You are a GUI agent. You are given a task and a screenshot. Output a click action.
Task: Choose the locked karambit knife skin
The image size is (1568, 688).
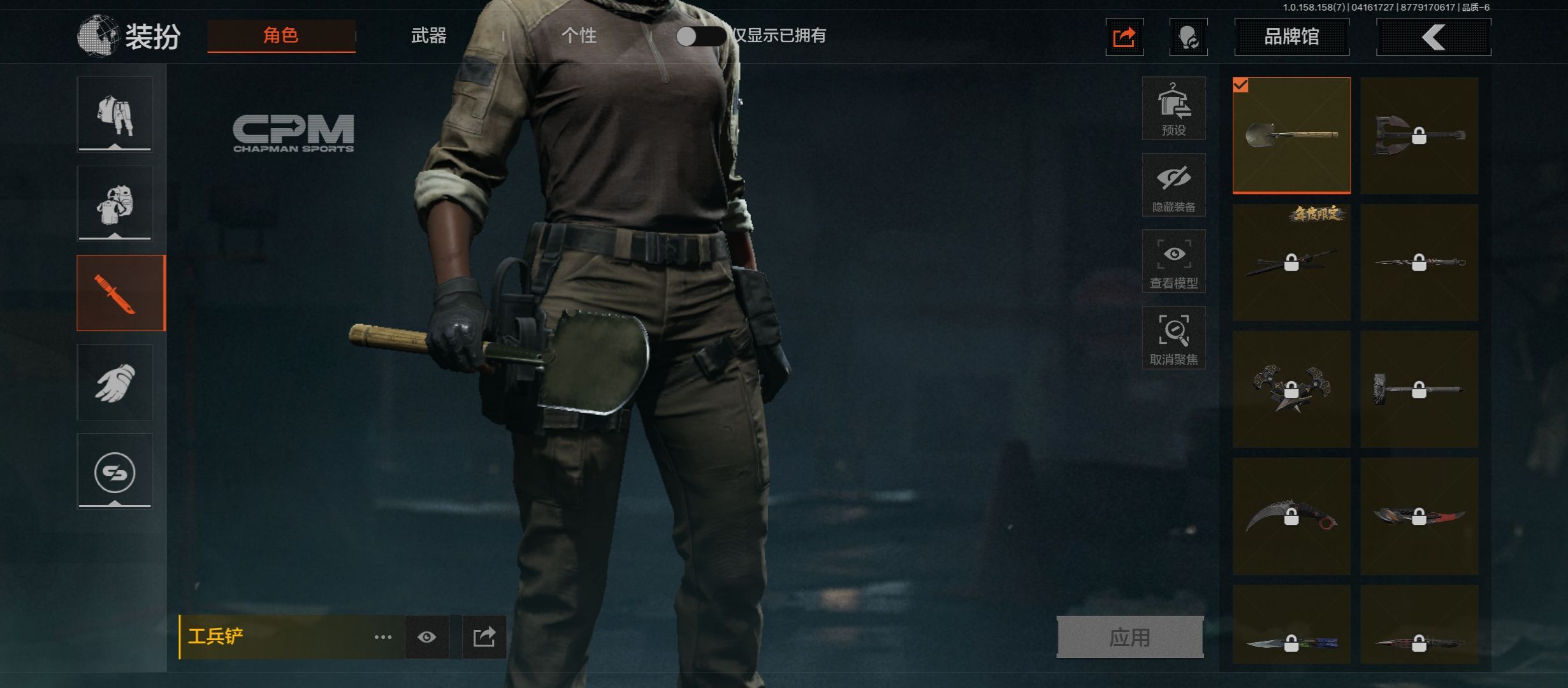1291,517
